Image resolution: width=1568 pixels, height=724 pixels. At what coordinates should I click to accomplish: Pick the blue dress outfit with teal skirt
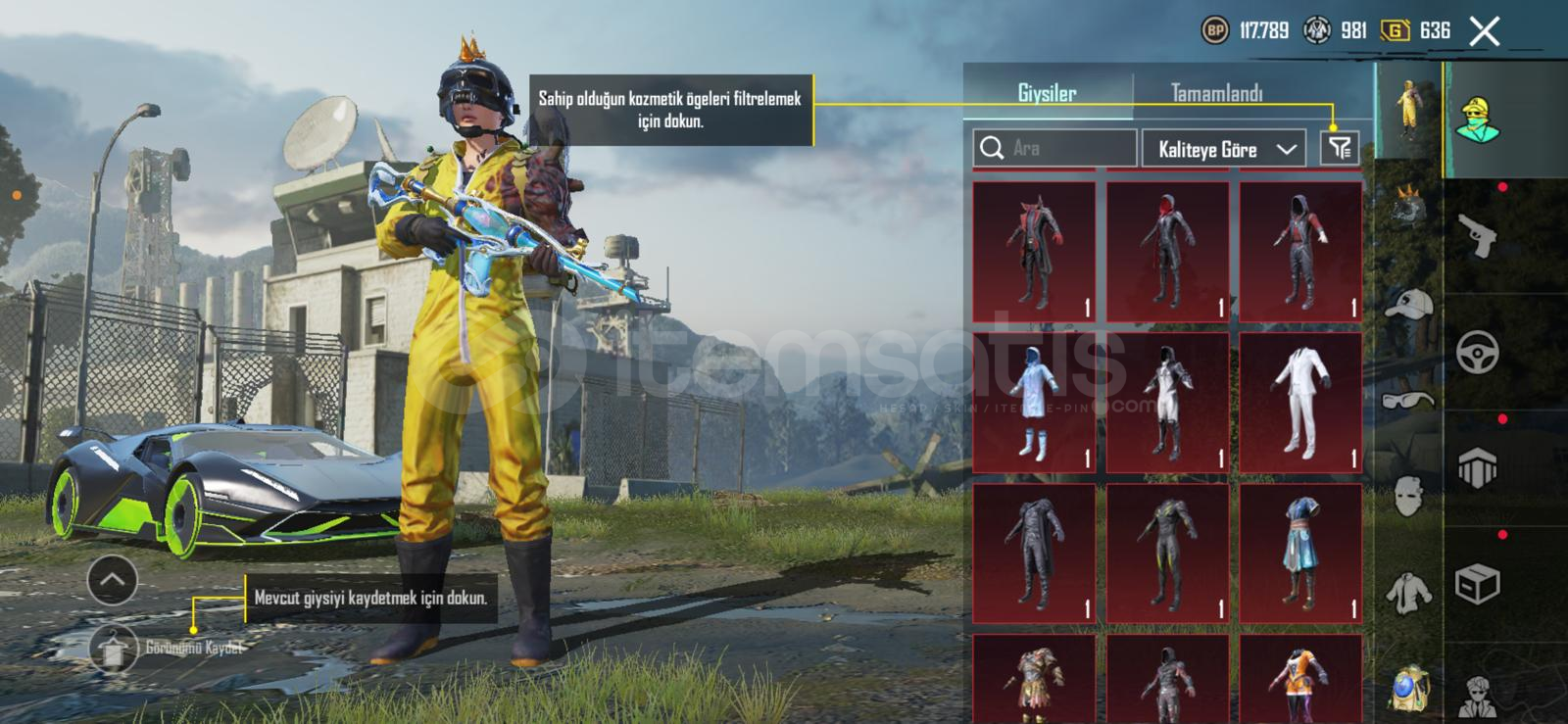click(x=1300, y=554)
